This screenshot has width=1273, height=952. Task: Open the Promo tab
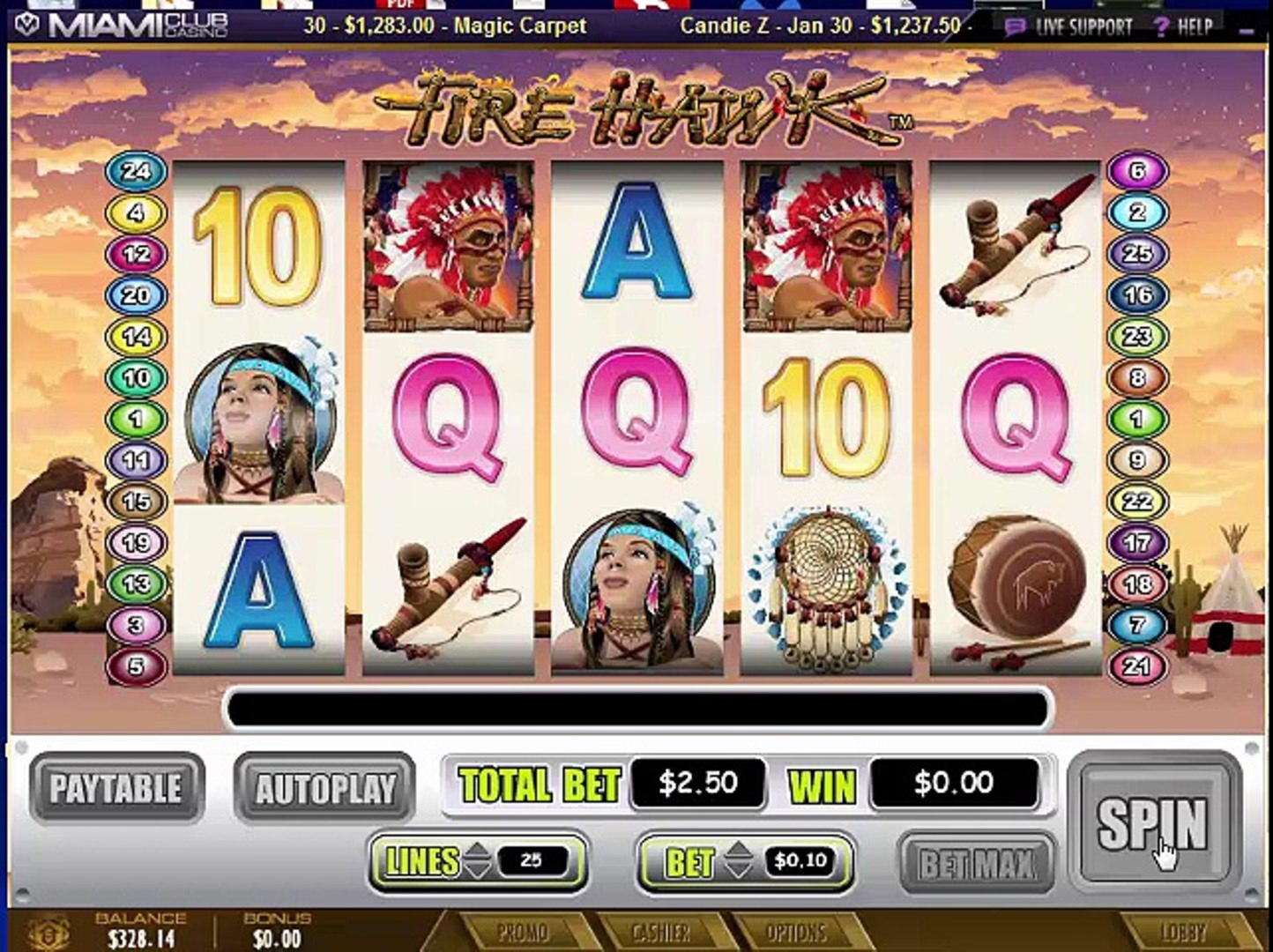522,933
